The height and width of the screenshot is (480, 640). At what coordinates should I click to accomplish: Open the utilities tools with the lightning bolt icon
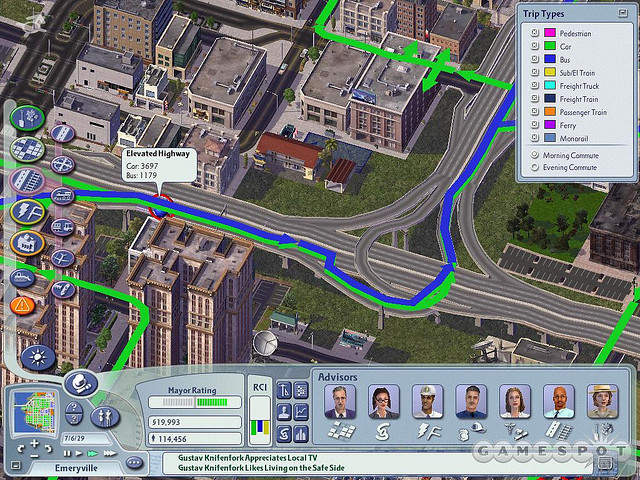pyautogui.click(x=24, y=211)
